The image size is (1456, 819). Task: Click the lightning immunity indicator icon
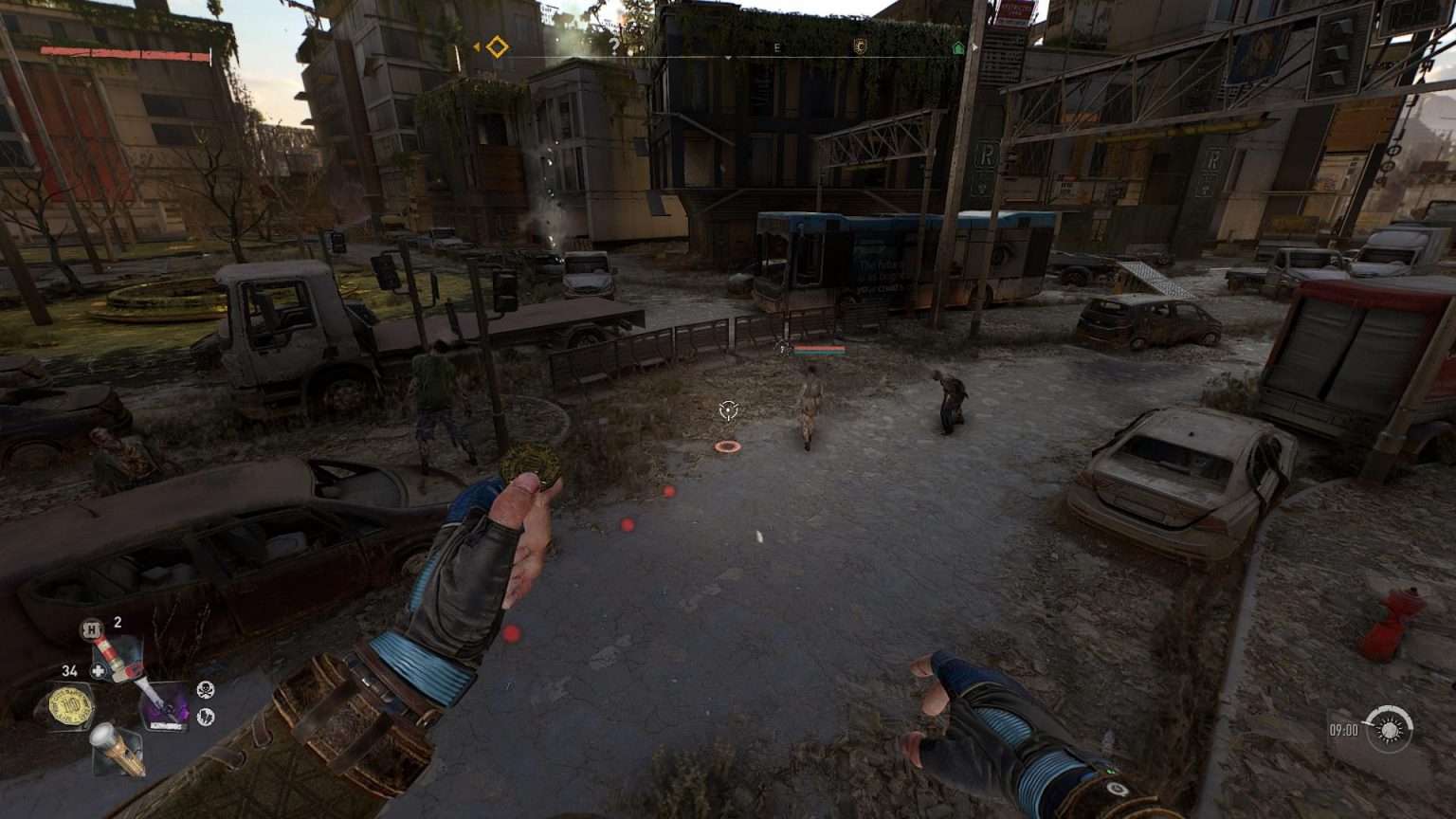(205, 716)
